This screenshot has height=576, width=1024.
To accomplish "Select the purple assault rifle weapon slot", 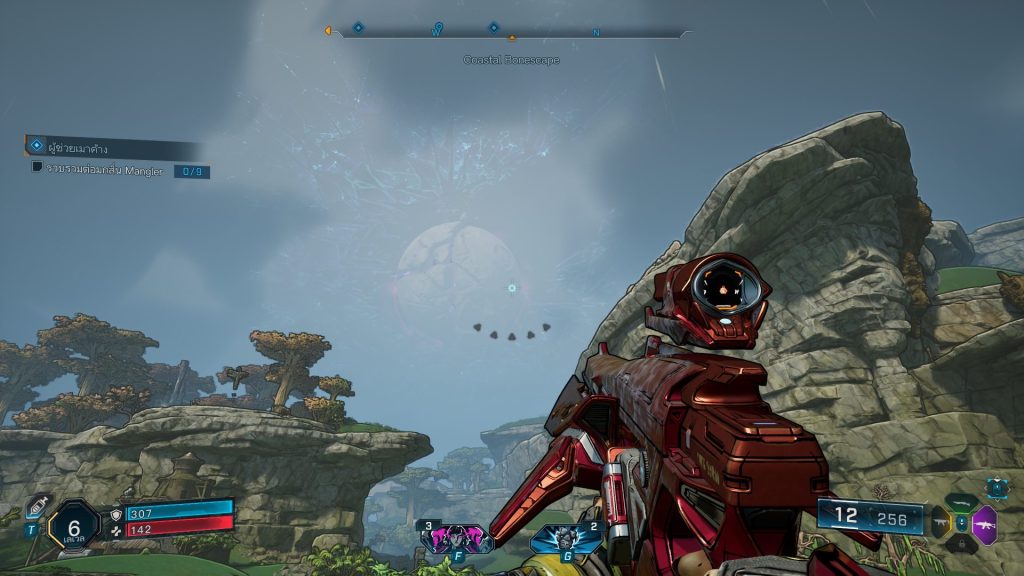I will (985, 524).
